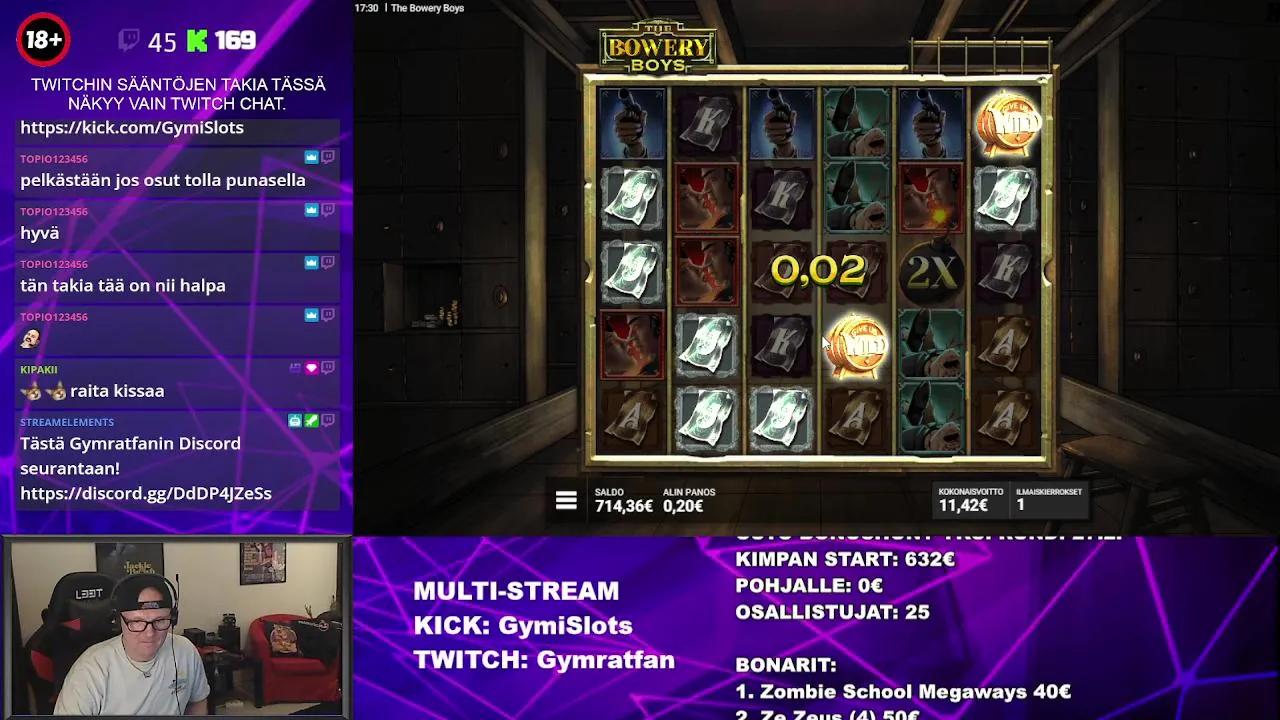1280x720 pixels.
Task: Click the heart badge on KIPAKII's message
Action: tap(311, 368)
